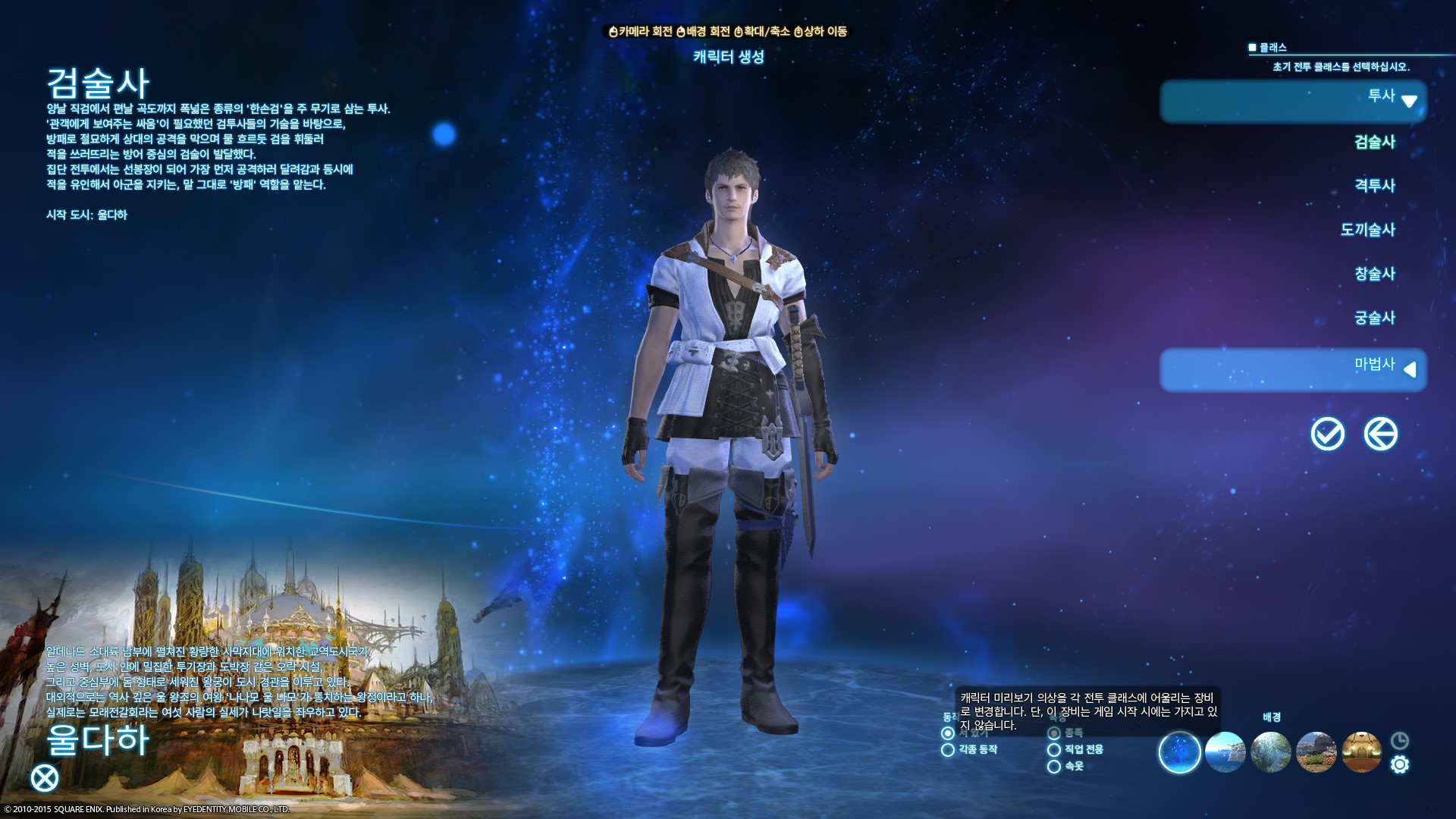Viewport: 1456px width, 819px height.
Task: Close character creation with the X button
Action: [x=45, y=778]
